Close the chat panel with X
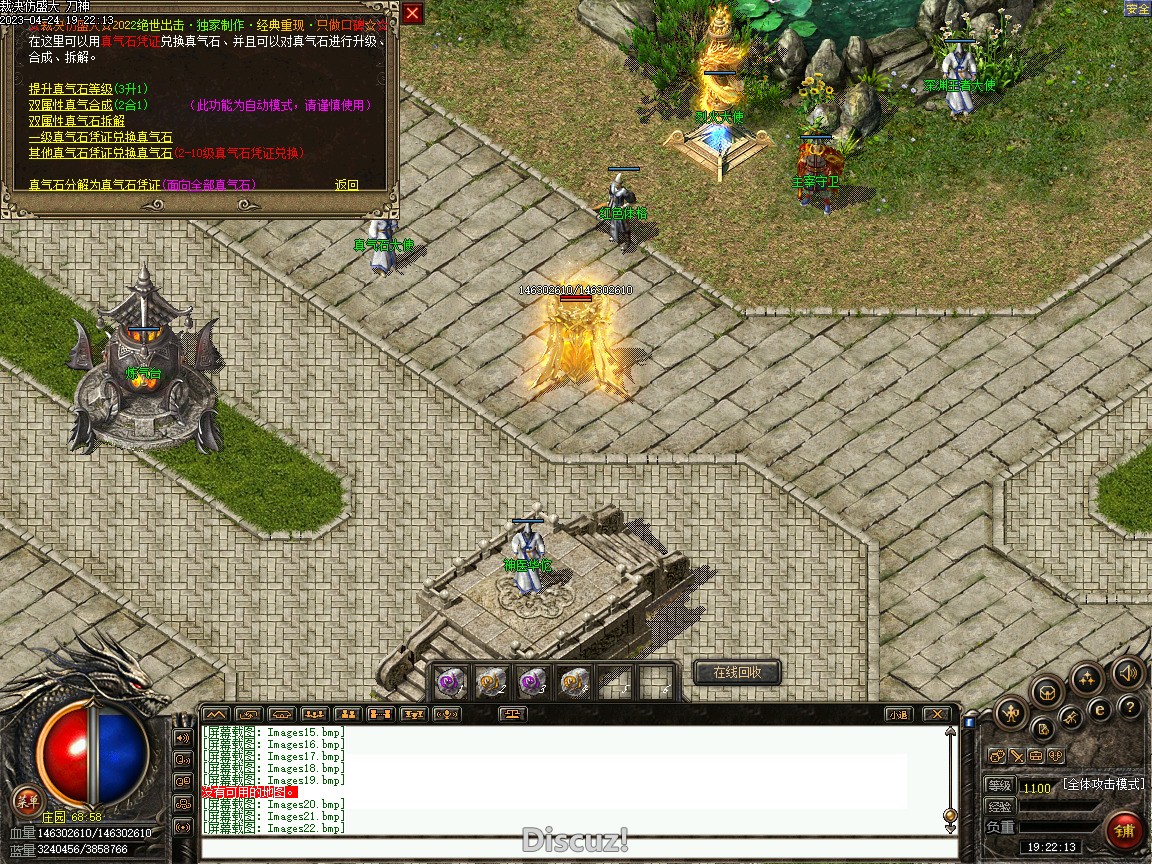Image resolution: width=1152 pixels, height=864 pixels. [x=936, y=714]
